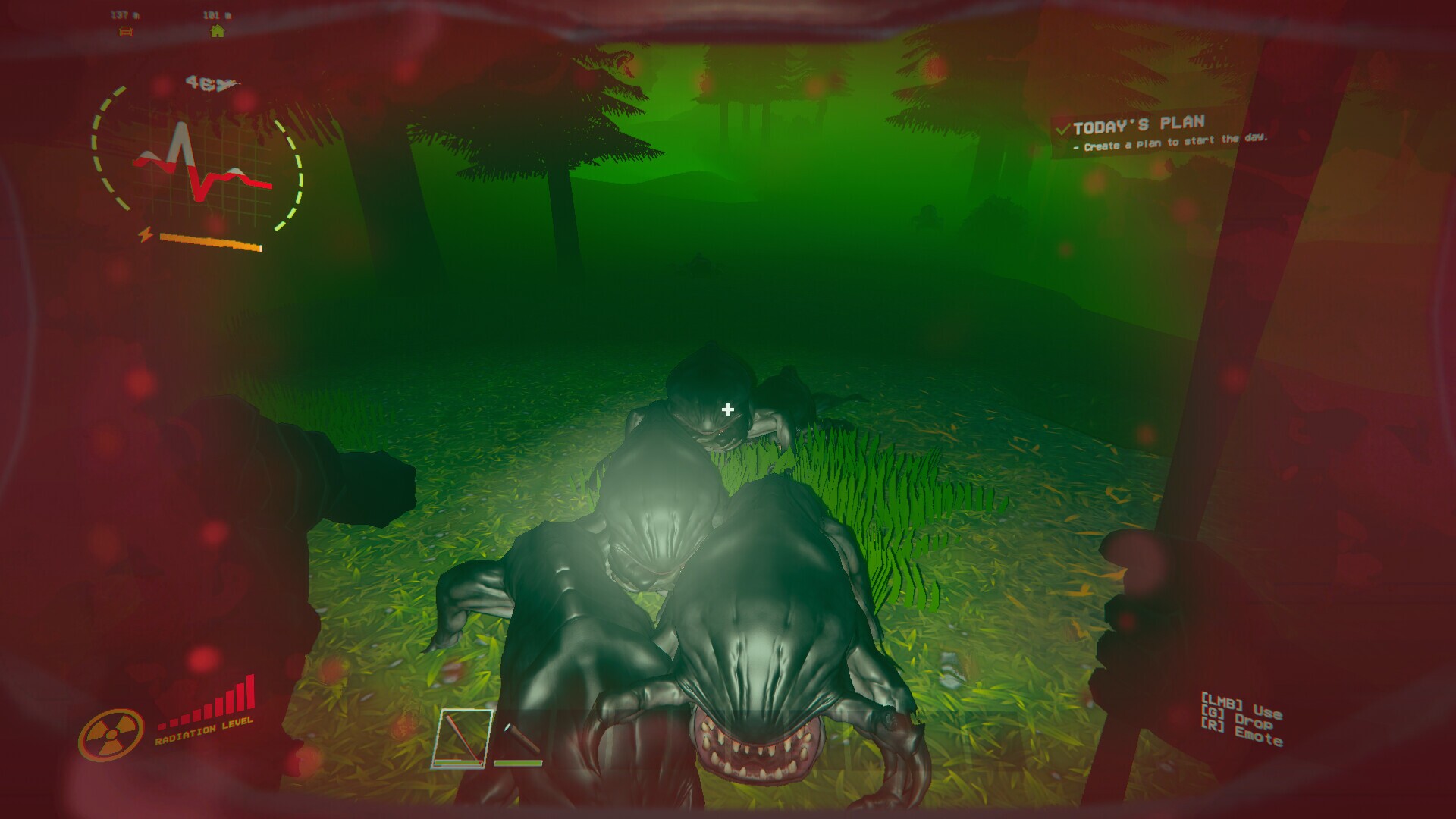Screen dimensions: 1456x819
Task: Select the flashlight hotbar slot
Action: click(x=518, y=738)
